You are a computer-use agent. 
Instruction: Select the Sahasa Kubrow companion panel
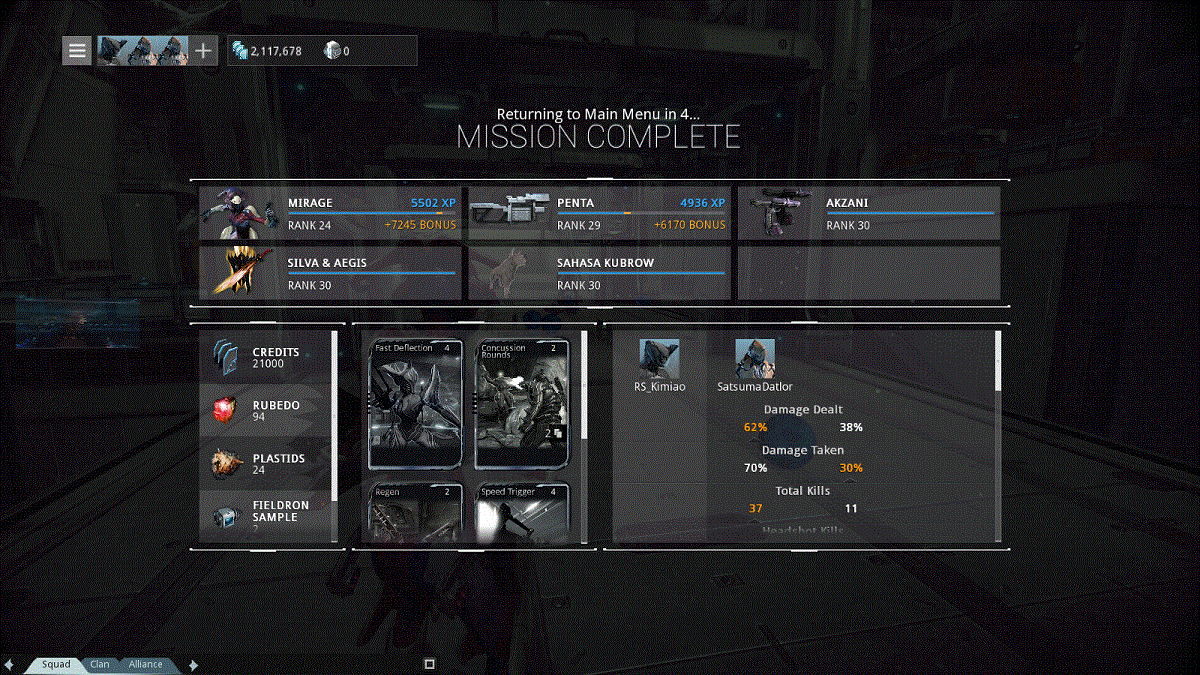(600, 273)
